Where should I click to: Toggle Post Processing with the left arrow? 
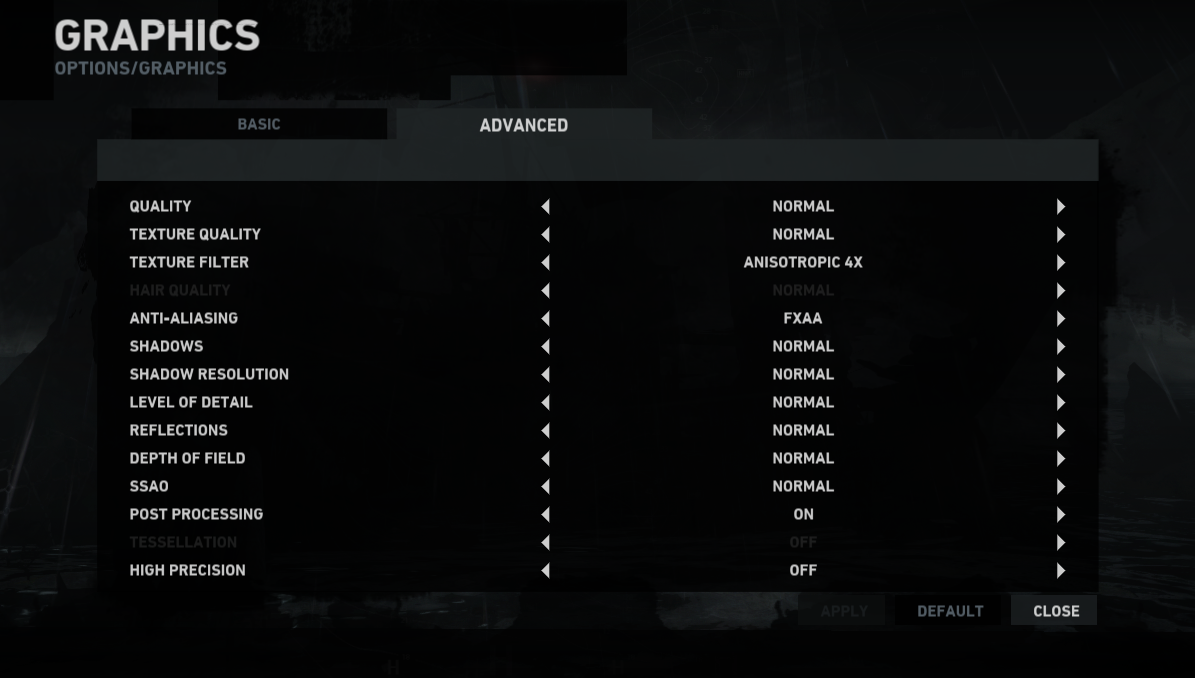tap(545, 515)
